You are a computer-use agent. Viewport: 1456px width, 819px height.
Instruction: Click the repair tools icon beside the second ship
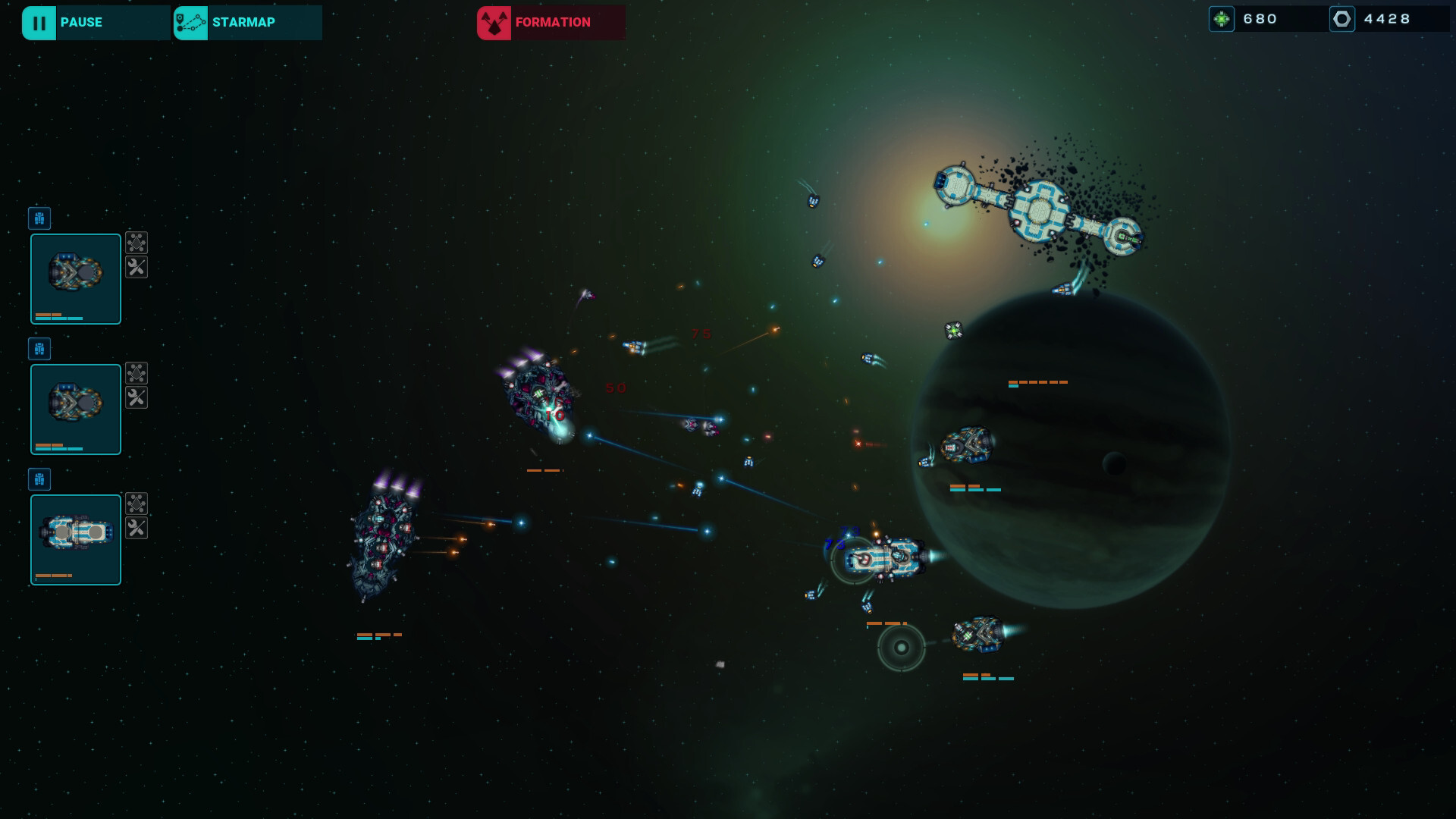[136, 397]
